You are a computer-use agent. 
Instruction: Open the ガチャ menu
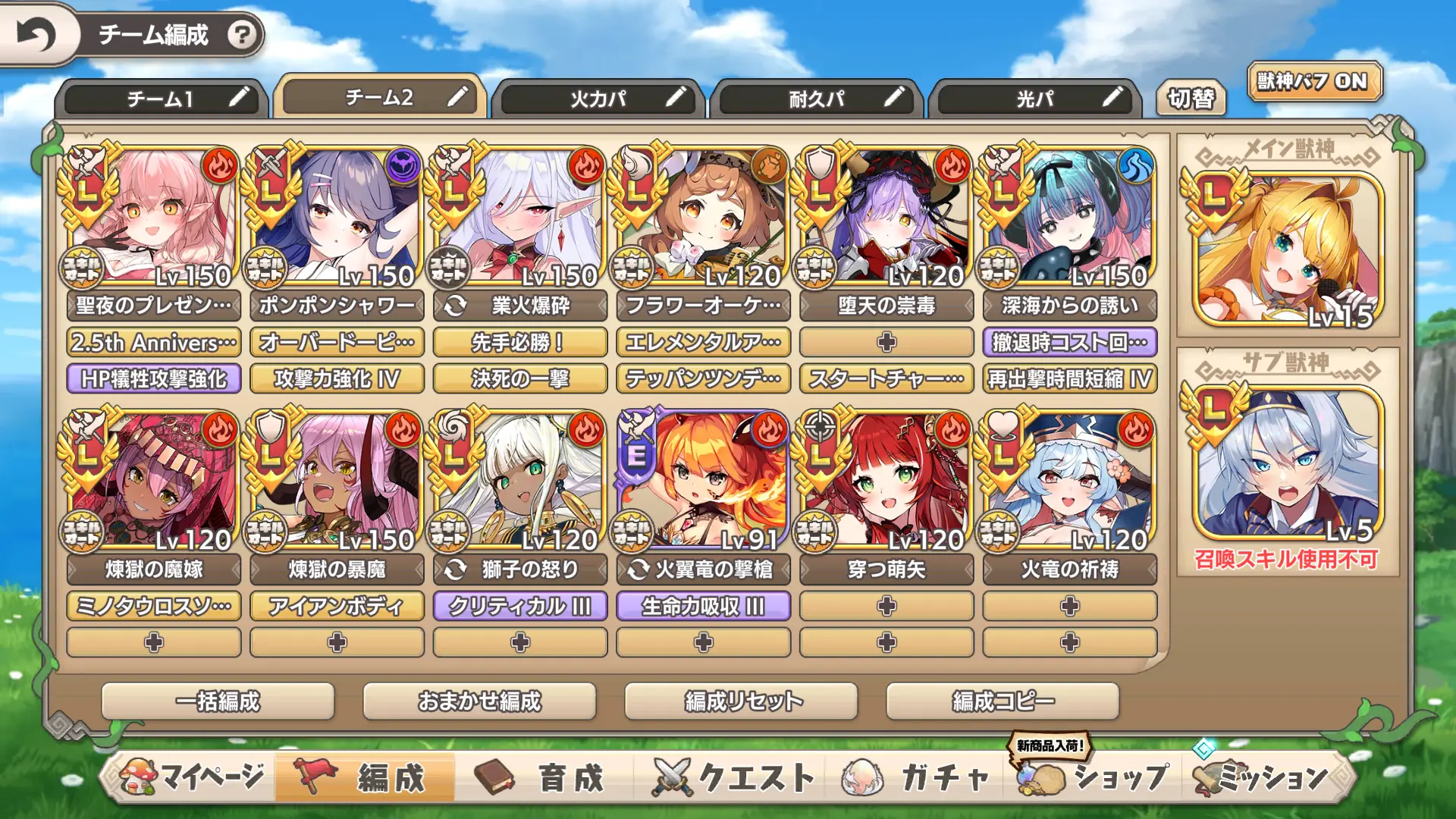[x=919, y=777]
